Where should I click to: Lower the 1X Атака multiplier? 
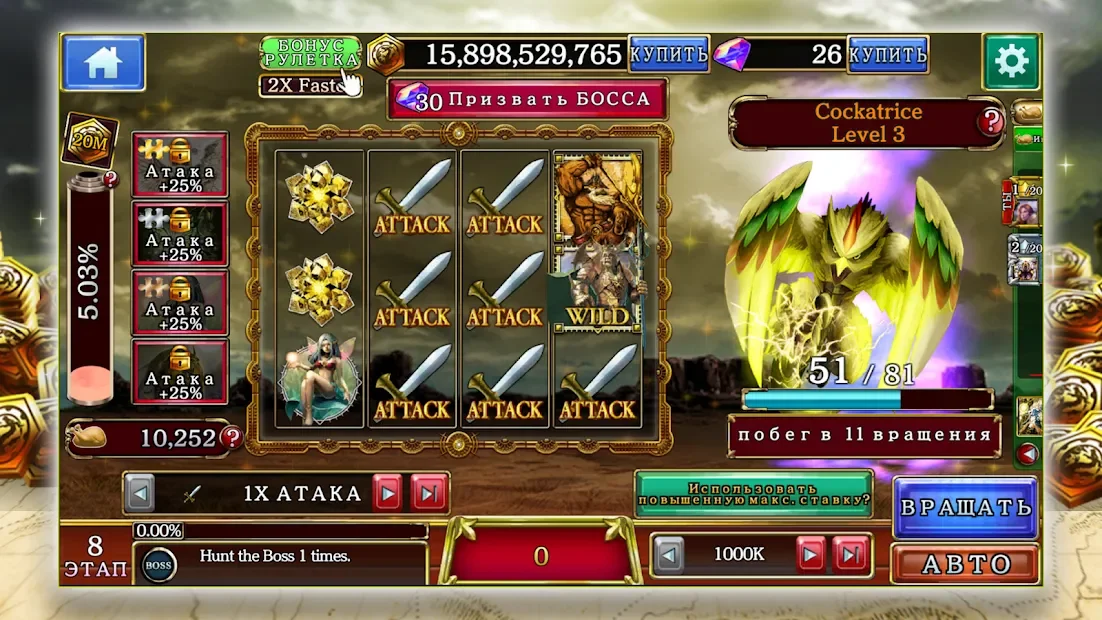click(141, 493)
